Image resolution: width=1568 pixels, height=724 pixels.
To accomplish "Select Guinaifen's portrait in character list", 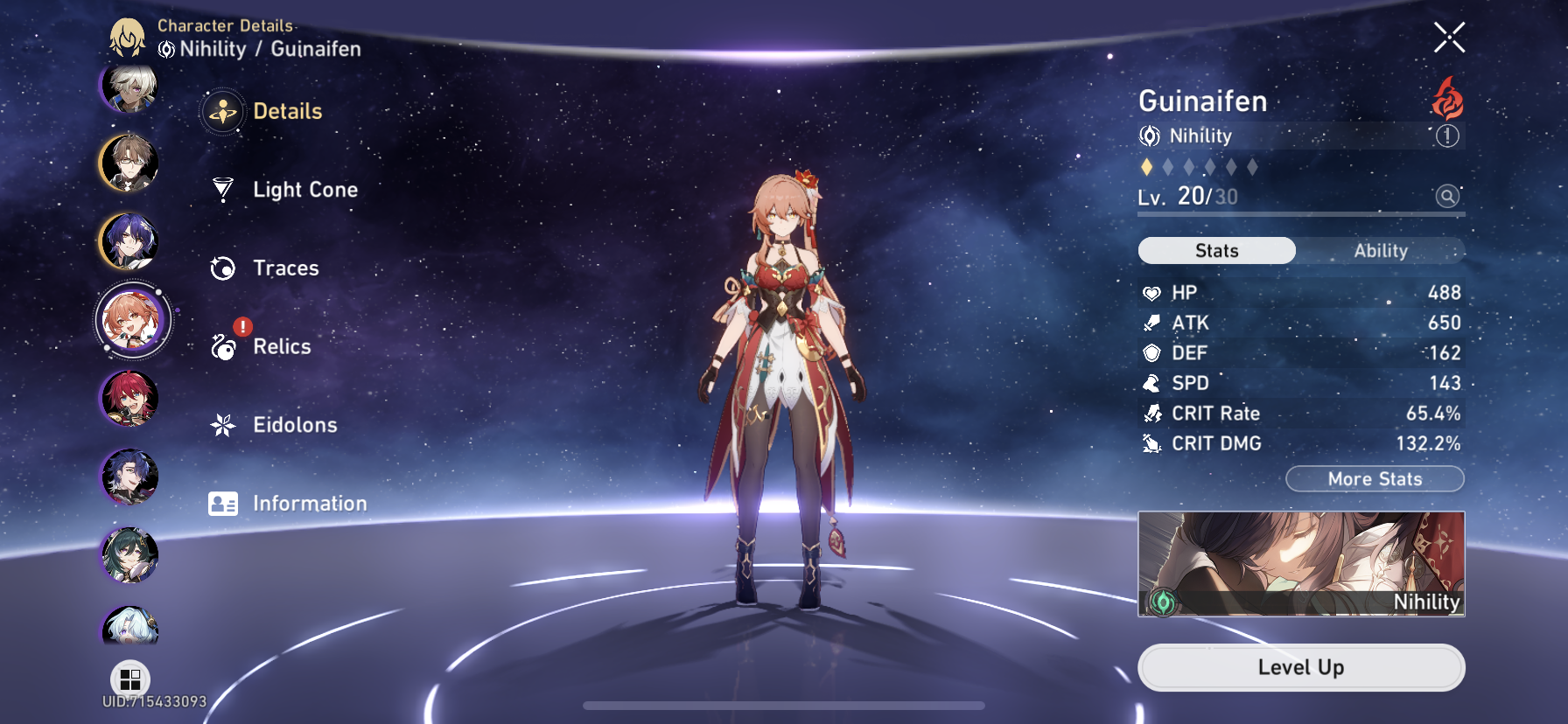I will coord(129,320).
